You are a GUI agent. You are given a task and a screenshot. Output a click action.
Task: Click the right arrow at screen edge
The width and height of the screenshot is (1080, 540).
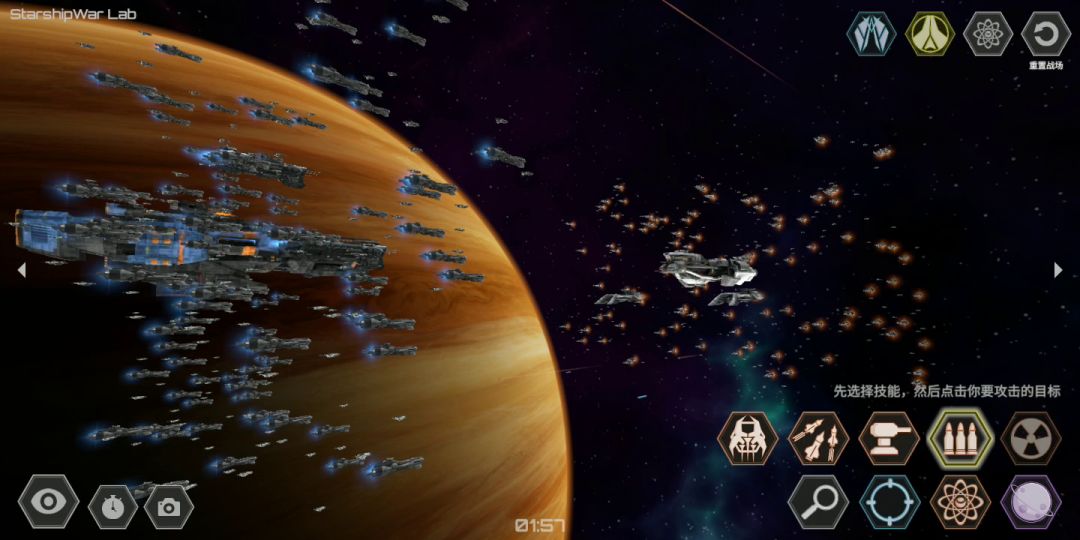tap(1058, 269)
